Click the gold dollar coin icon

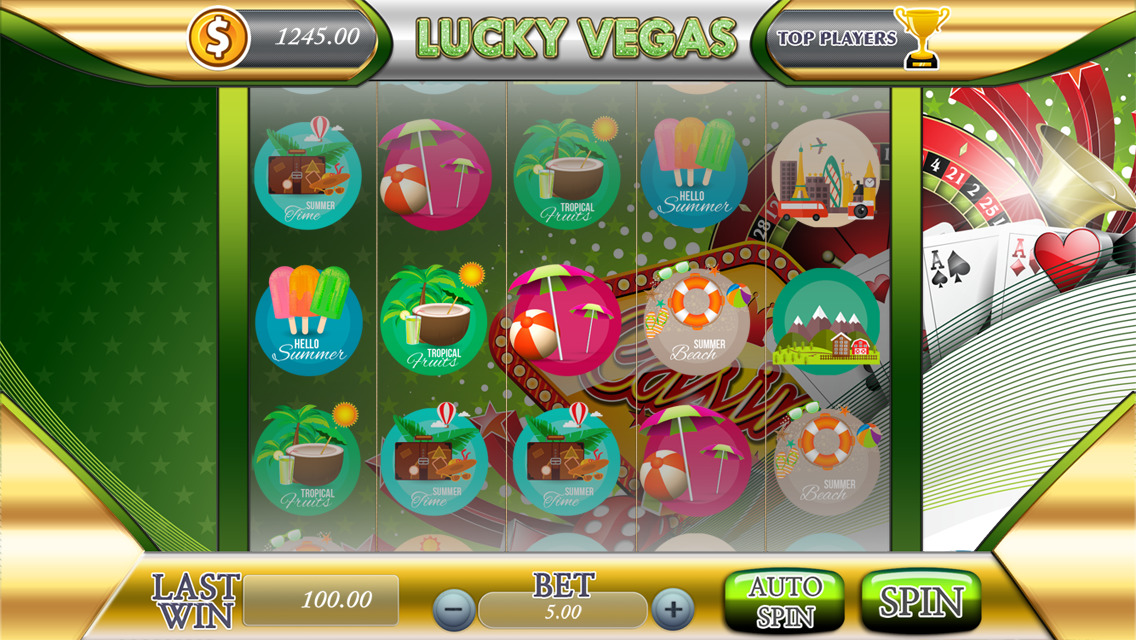[x=219, y=38]
